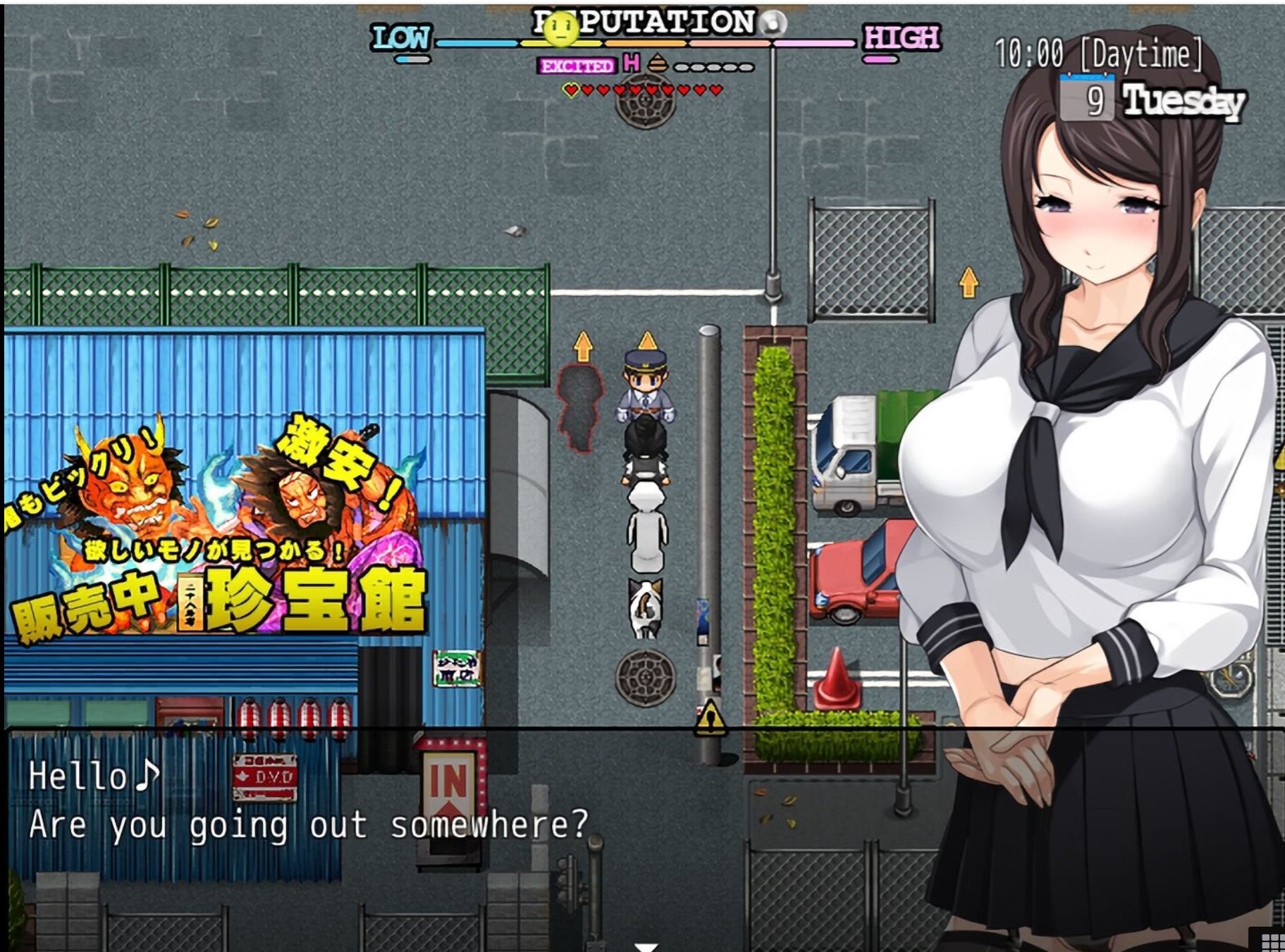
Task: Click the arrow above the player character
Action: [582, 345]
